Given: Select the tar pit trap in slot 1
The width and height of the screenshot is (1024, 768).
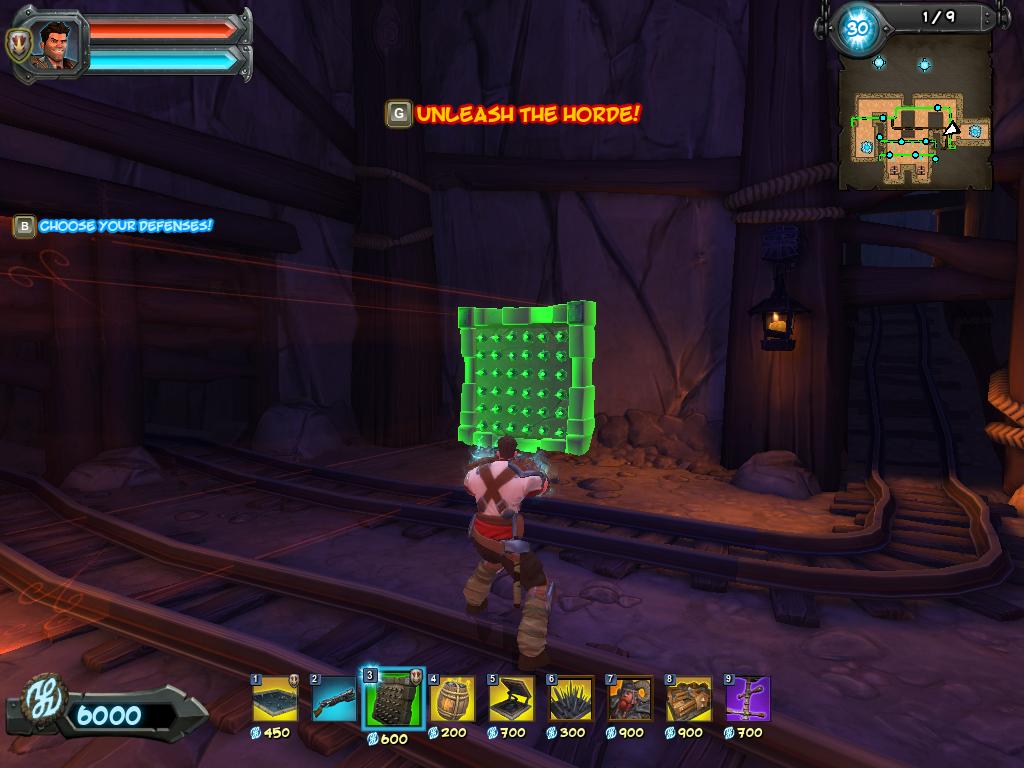Looking at the screenshot, I should point(275,699).
